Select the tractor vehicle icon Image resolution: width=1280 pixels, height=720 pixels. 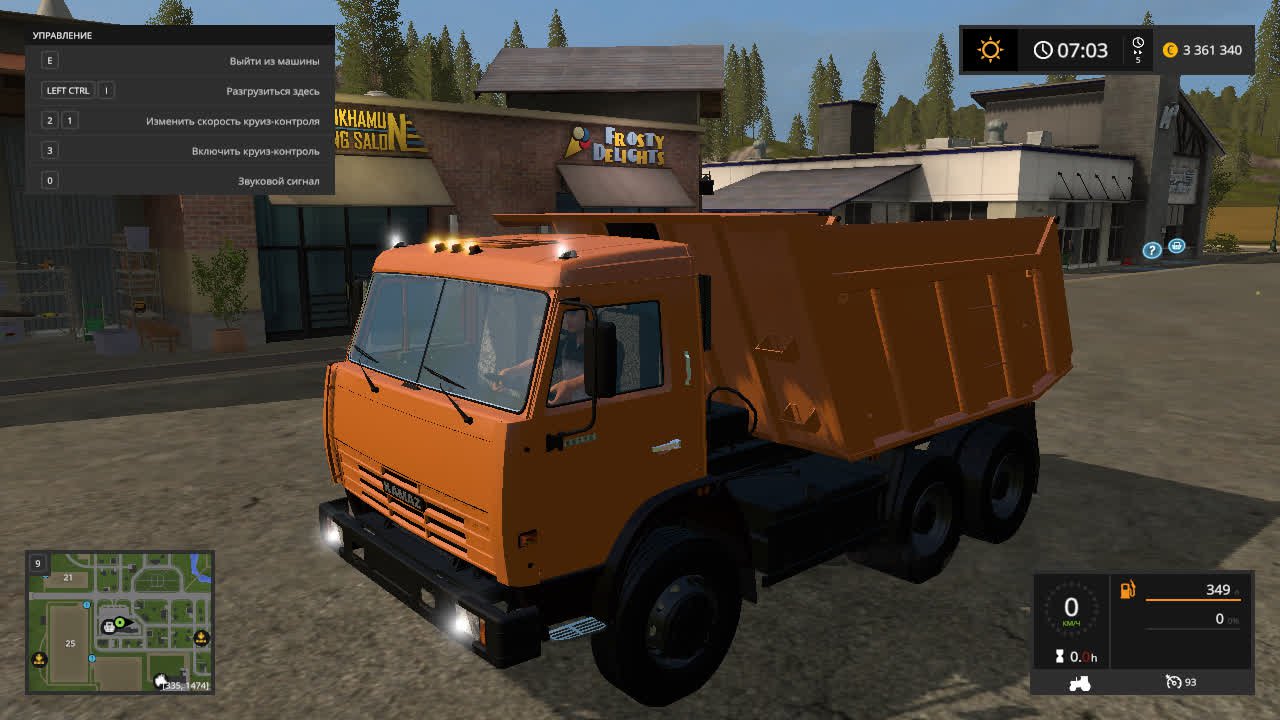[1080, 683]
